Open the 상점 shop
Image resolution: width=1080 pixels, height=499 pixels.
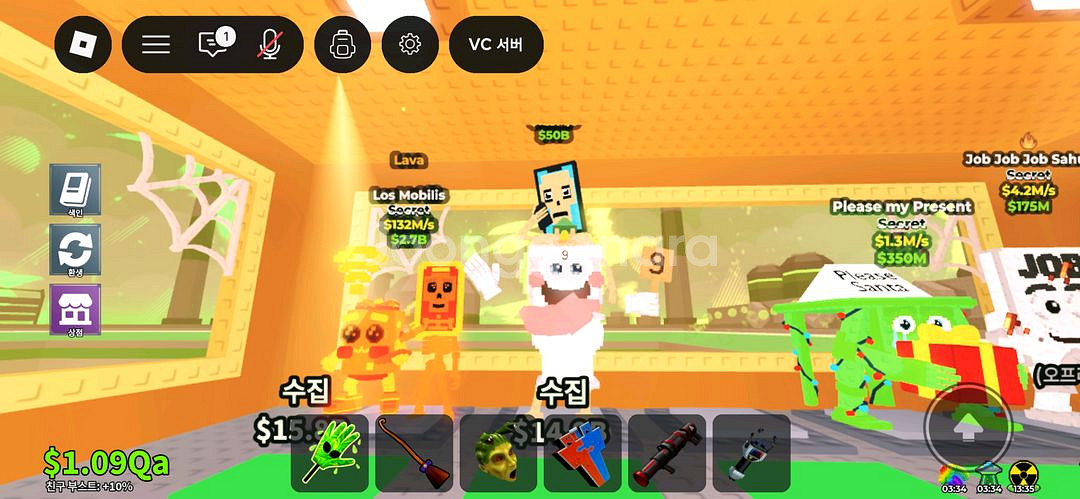pyautogui.click(x=75, y=309)
